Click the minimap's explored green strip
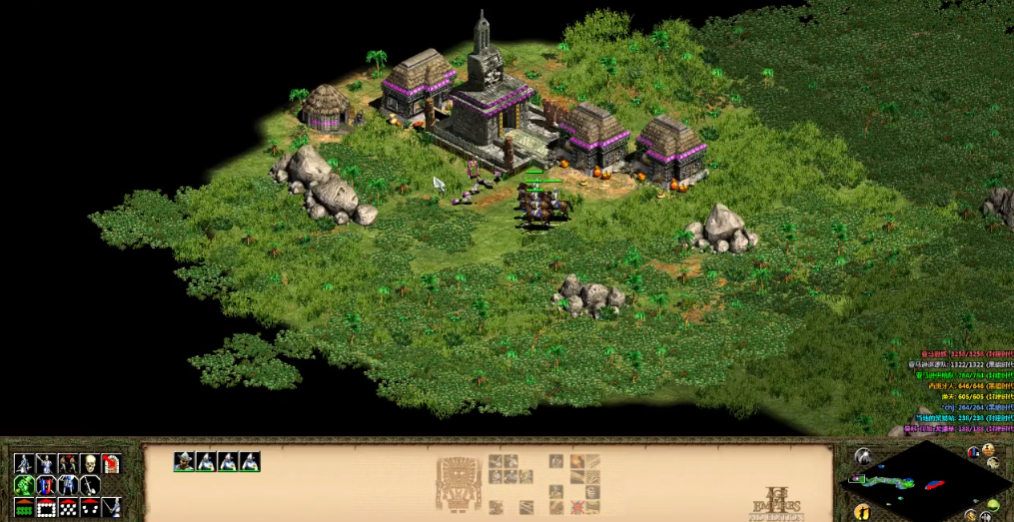The image size is (1014, 522). coord(886,482)
